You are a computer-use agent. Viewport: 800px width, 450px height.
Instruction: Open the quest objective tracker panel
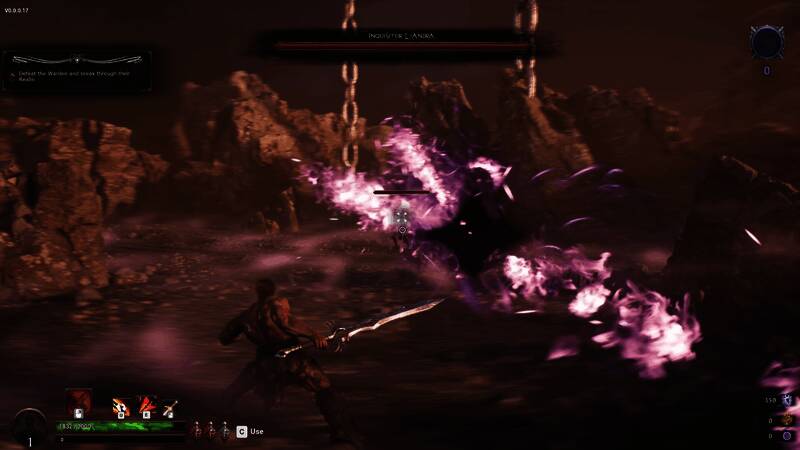pyautogui.click(x=77, y=70)
